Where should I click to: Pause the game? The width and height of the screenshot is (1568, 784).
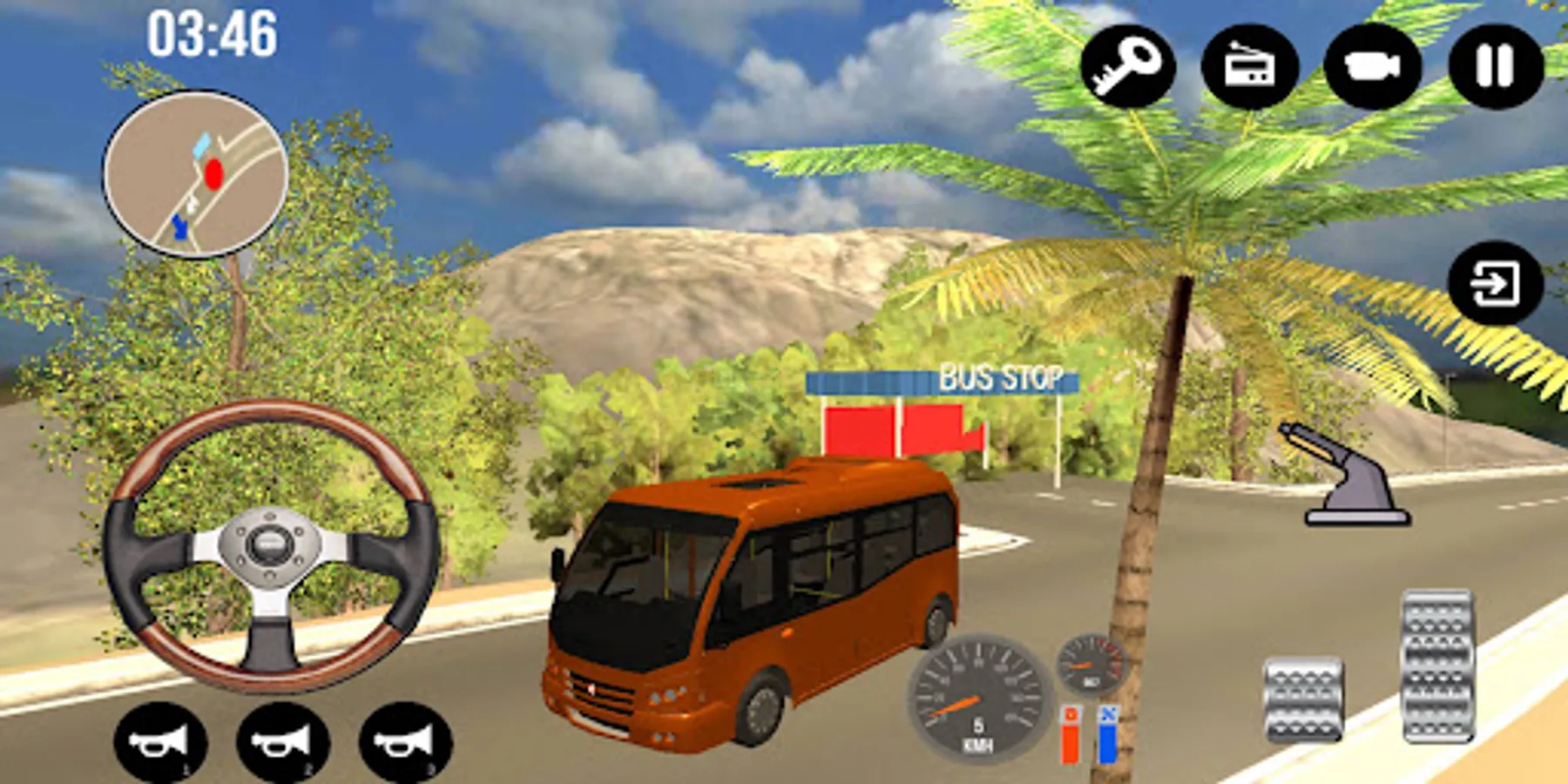pyautogui.click(x=1494, y=65)
